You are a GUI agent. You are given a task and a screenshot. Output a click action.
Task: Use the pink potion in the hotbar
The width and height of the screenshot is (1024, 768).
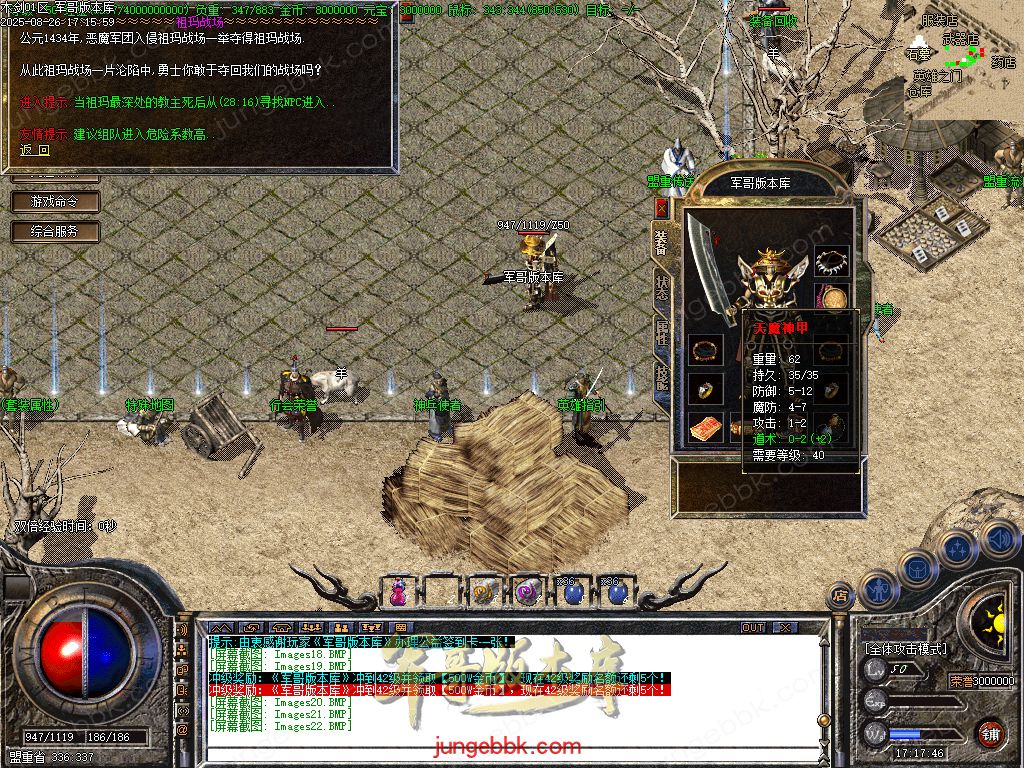(x=399, y=592)
